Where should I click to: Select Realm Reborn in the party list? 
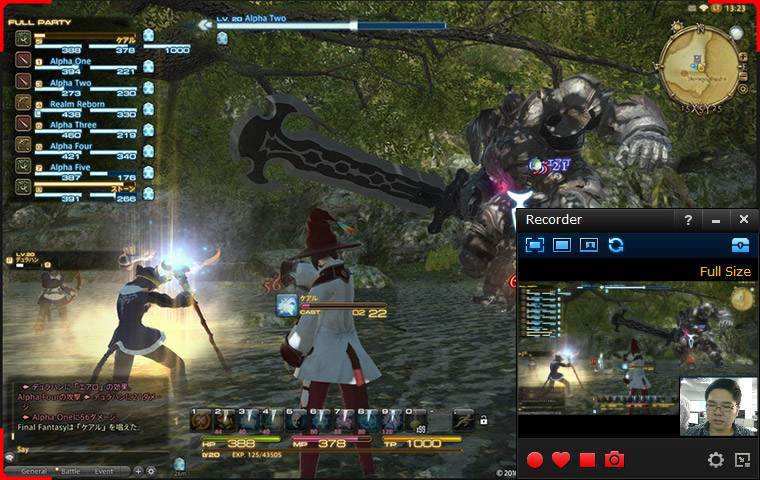click(x=78, y=104)
